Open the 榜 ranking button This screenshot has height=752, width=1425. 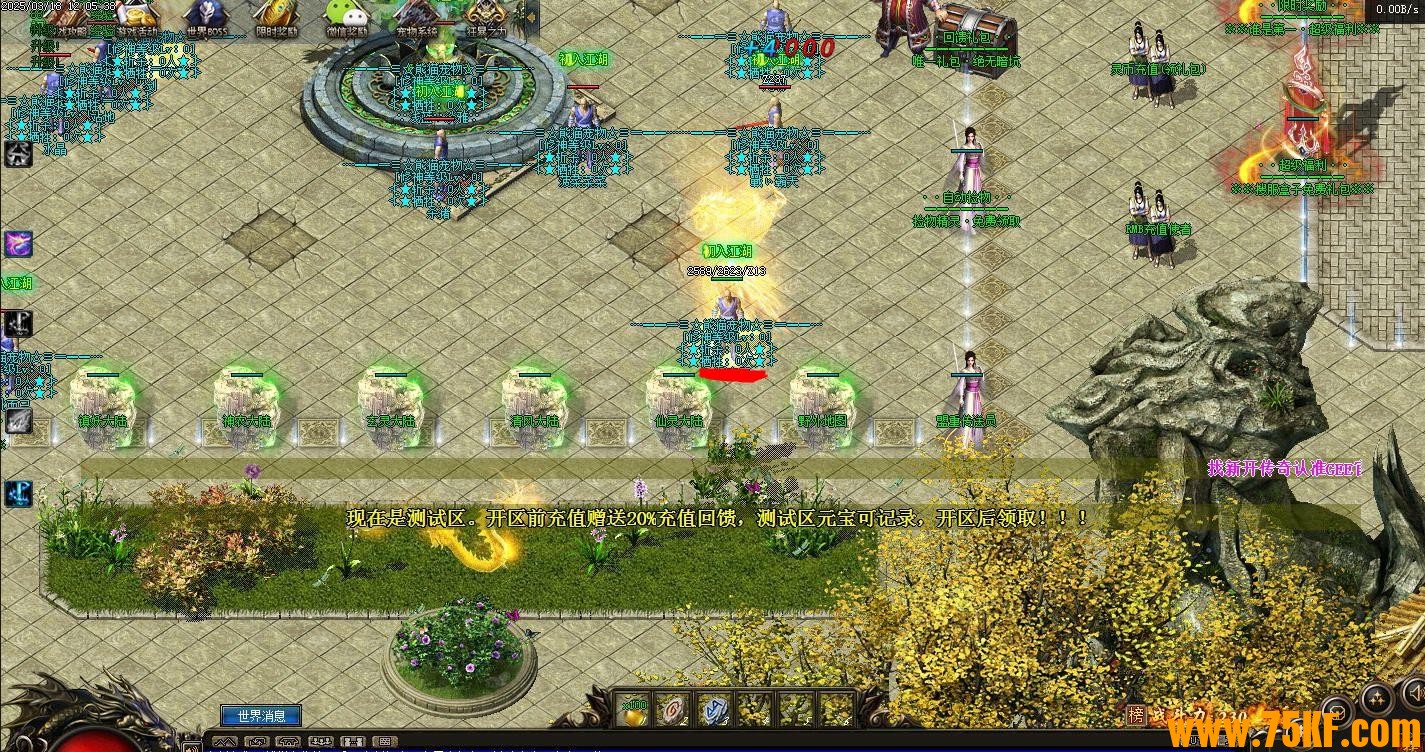pos(1135,714)
